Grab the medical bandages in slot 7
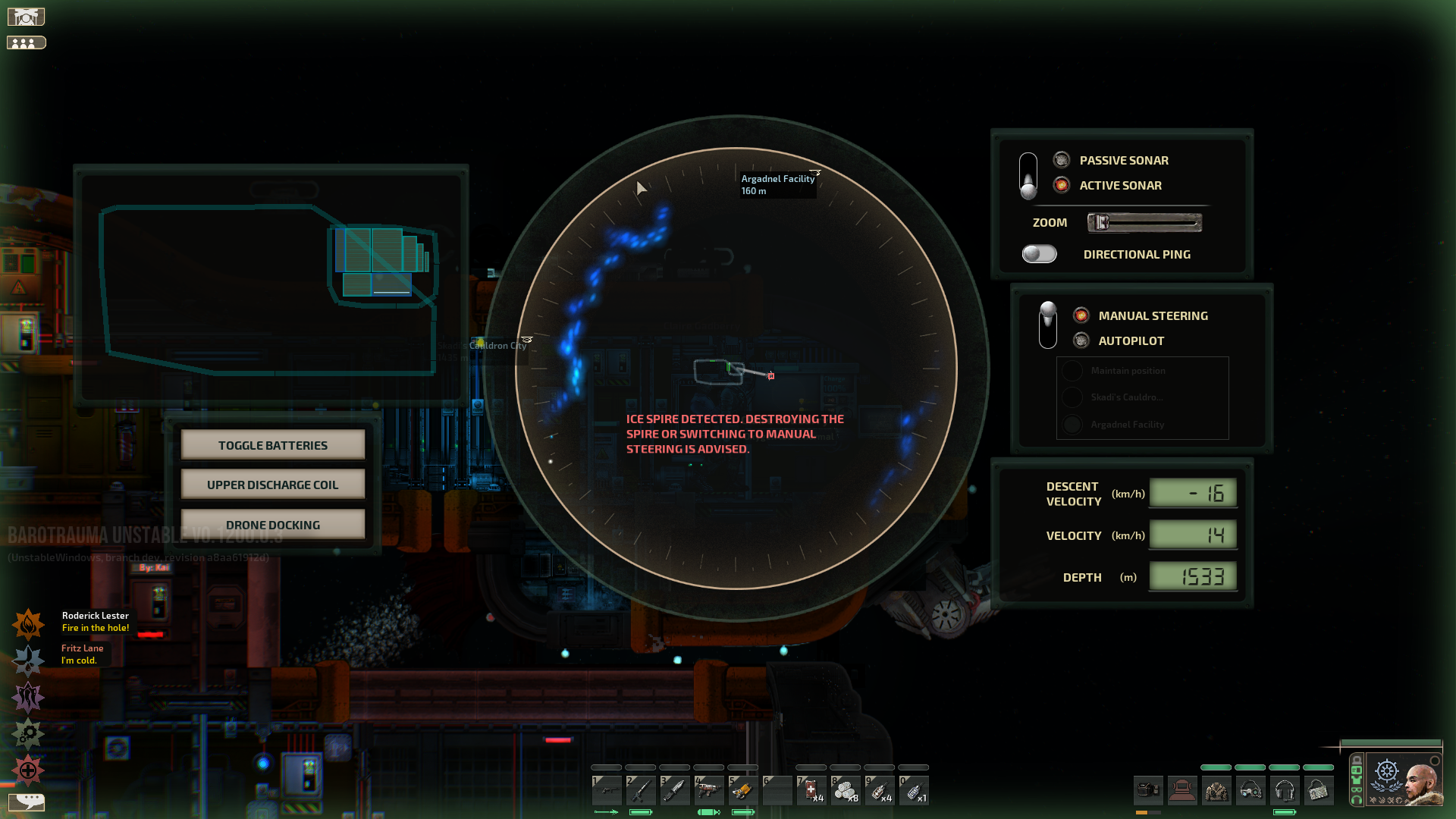This screenshot has height=819, width=1456. (x=810, y=789)
